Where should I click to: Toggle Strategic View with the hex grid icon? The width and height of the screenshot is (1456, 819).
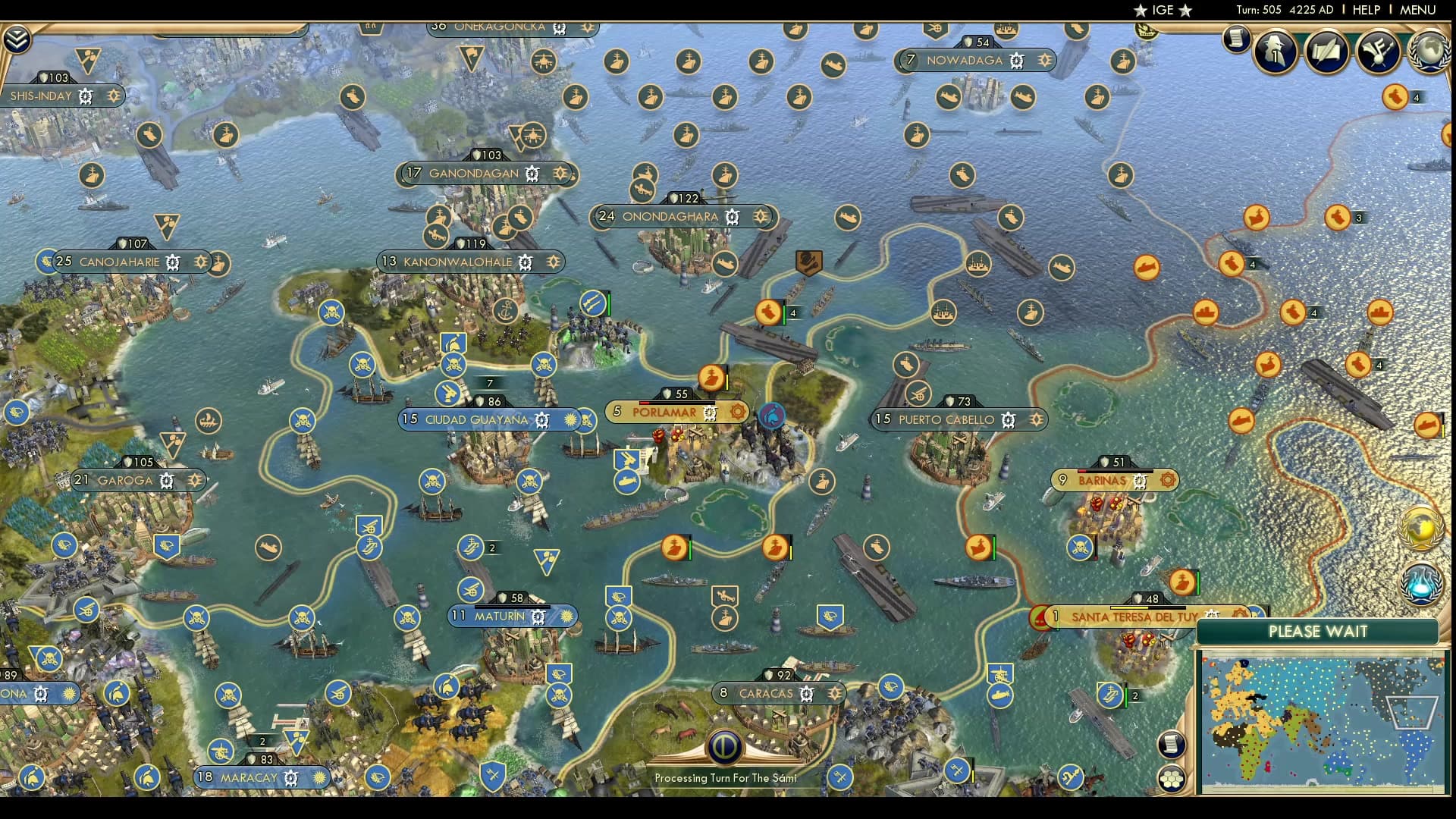coord(1172,777)
